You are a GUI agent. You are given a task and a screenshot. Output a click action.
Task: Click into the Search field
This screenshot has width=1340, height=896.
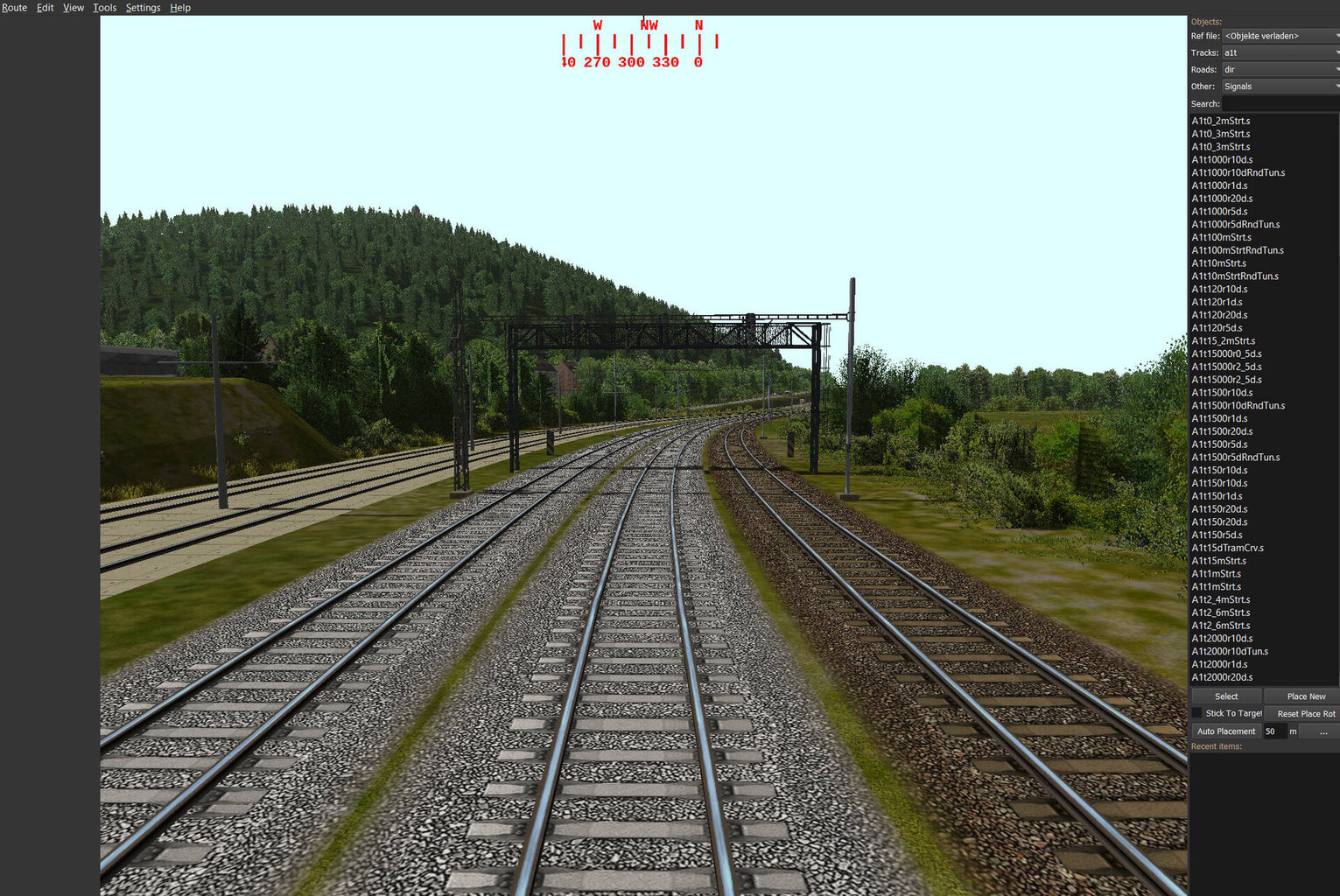point(1280,103)
